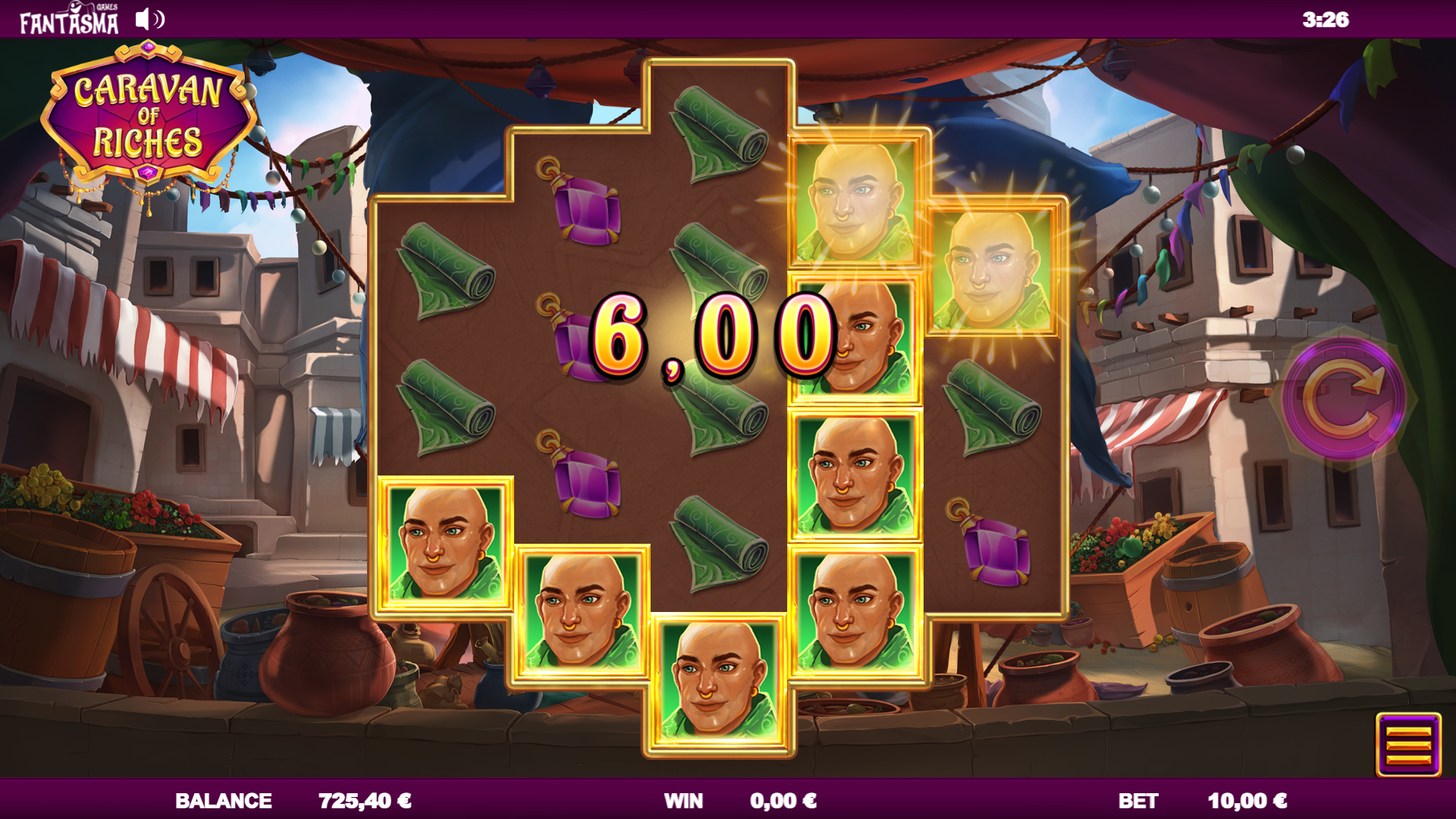This screenshot has height=819, width=1456.
Task: Toggle the sound speaker icon
Action: click(x=149, y=20)
